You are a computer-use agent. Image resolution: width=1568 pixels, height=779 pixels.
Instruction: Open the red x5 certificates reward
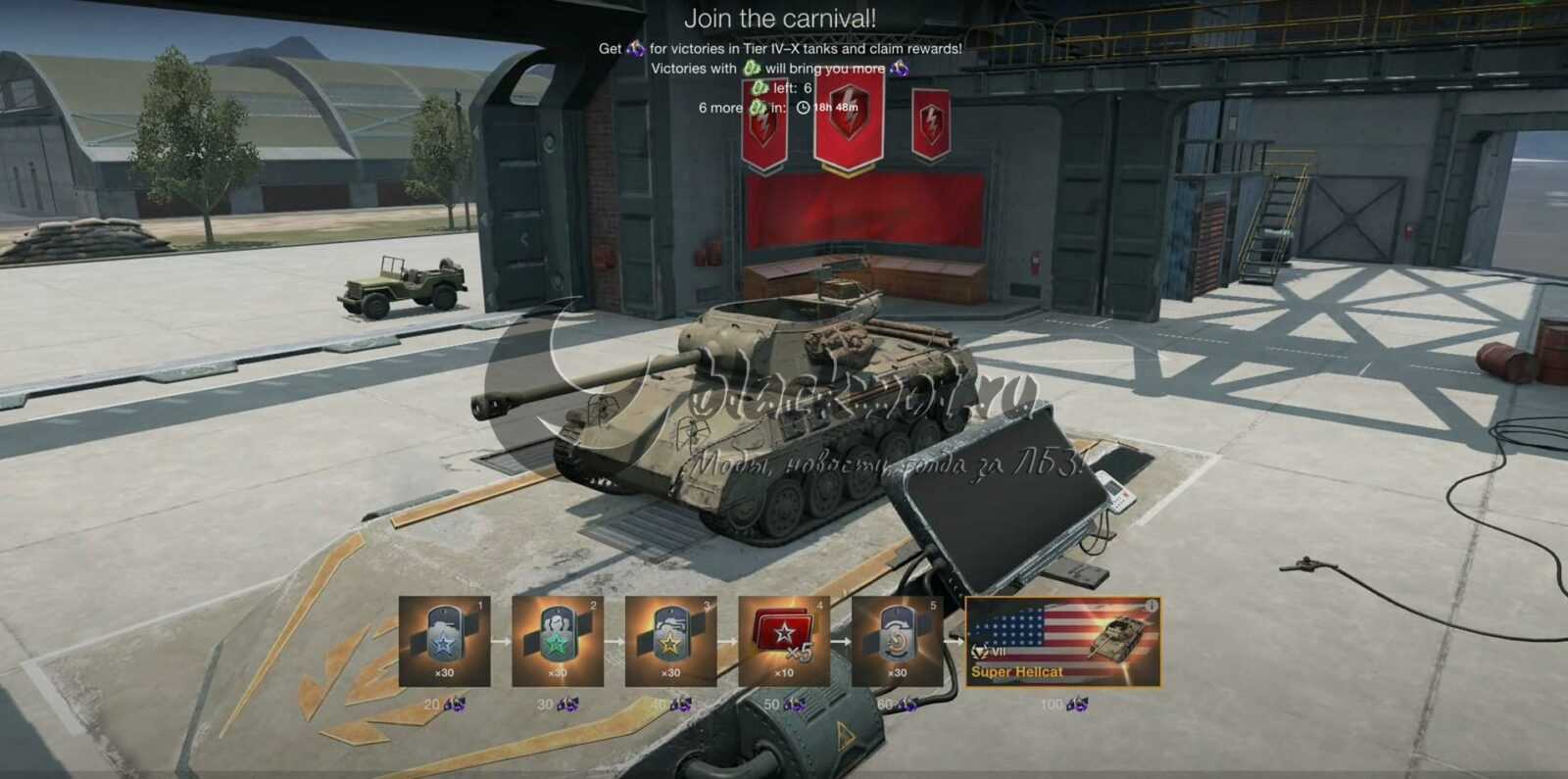pyautogui.click(x=783, y=641)
